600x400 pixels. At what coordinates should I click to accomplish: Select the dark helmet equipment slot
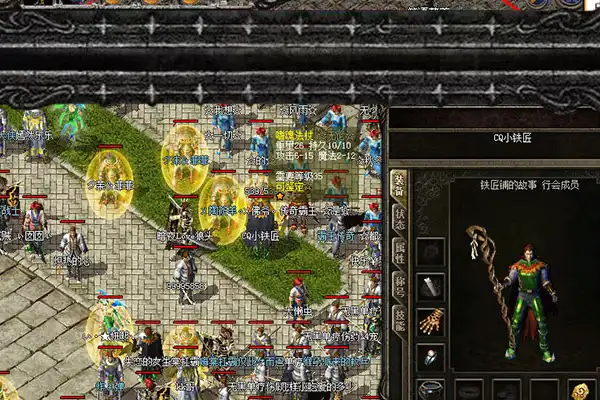click(431, 252)
